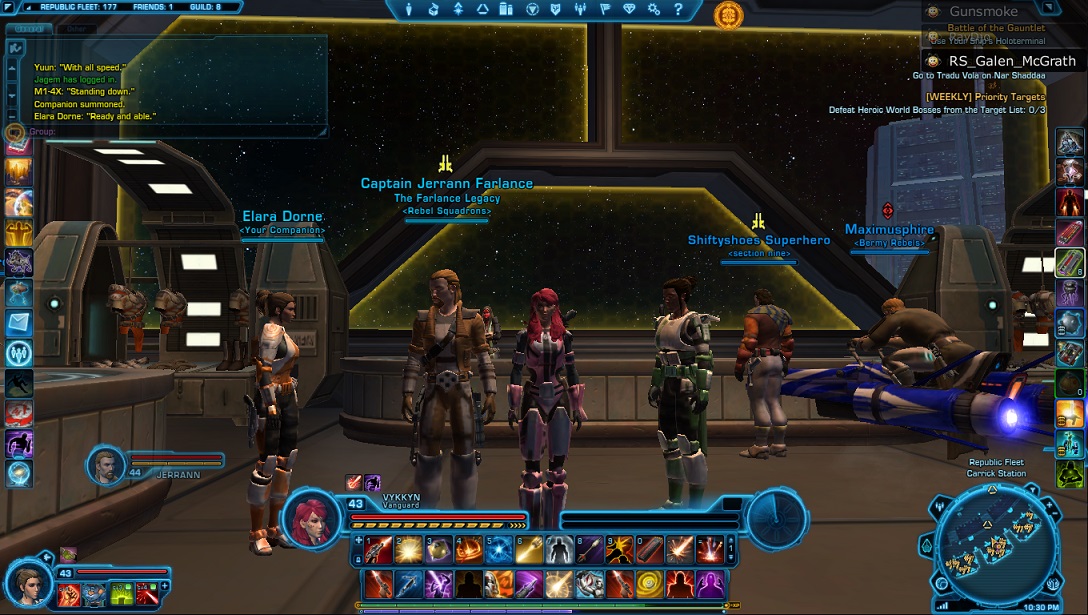Use the yellow burst ability in slot 2
The image size is (1088, 615).
(407, 549)
